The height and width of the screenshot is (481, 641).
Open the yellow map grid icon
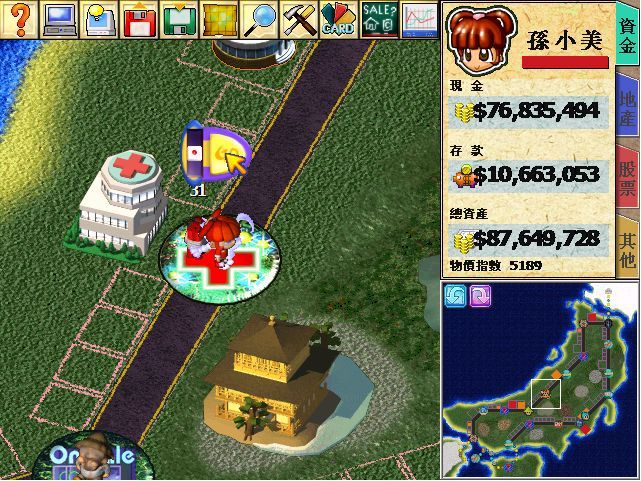click(220, 19)
